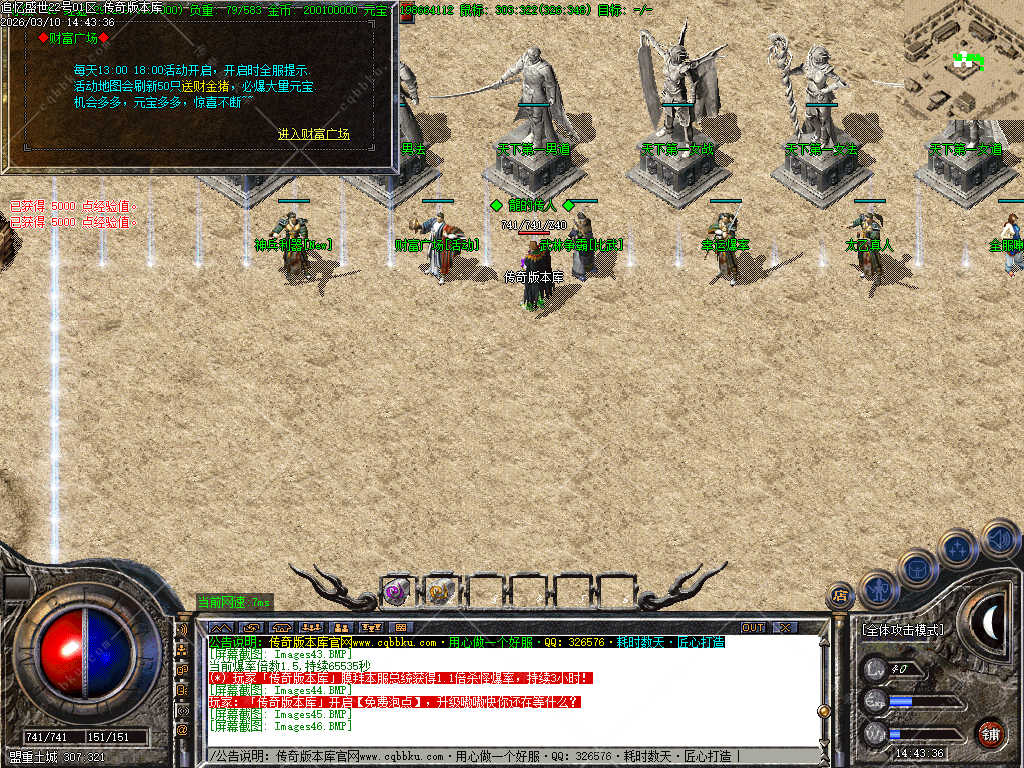Open the skills panel via the sparkle icon
This screenshot has height=768, width=1024.
tap(957, 548)
